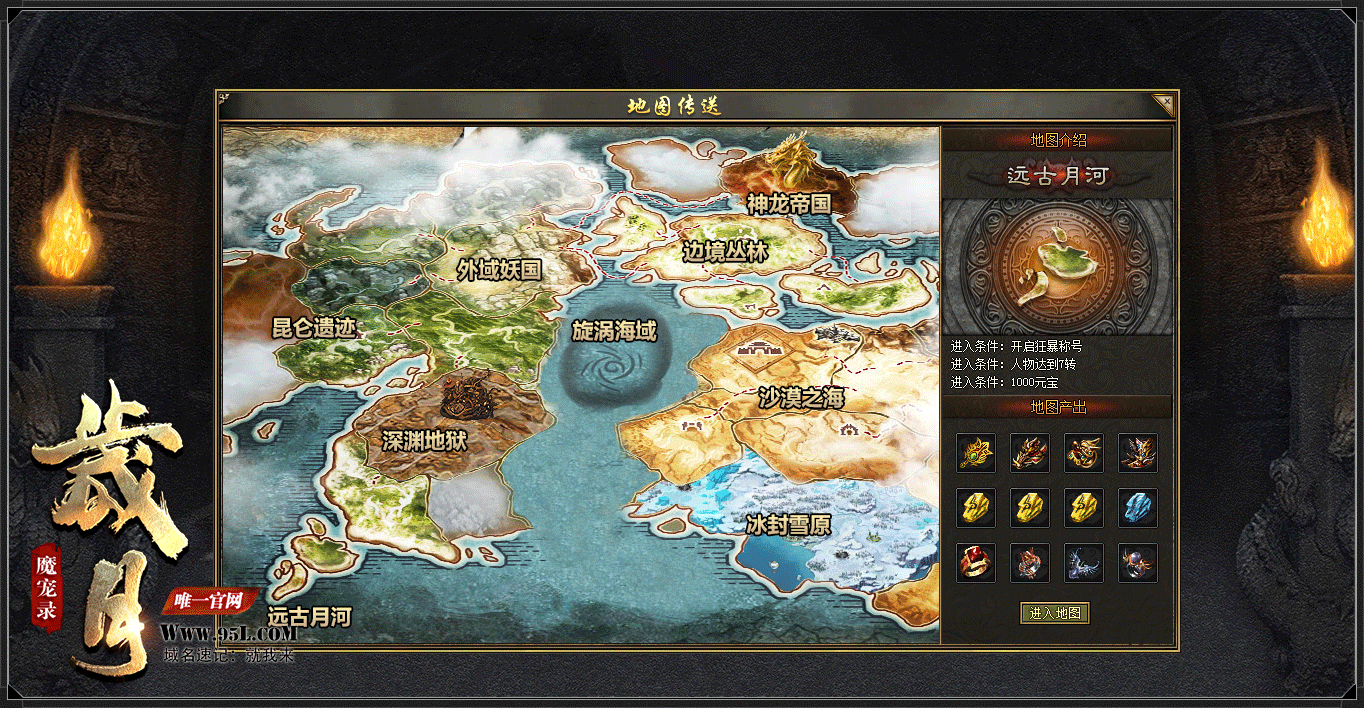Choose the 边境丛林 map region

[x=725, y=252]
